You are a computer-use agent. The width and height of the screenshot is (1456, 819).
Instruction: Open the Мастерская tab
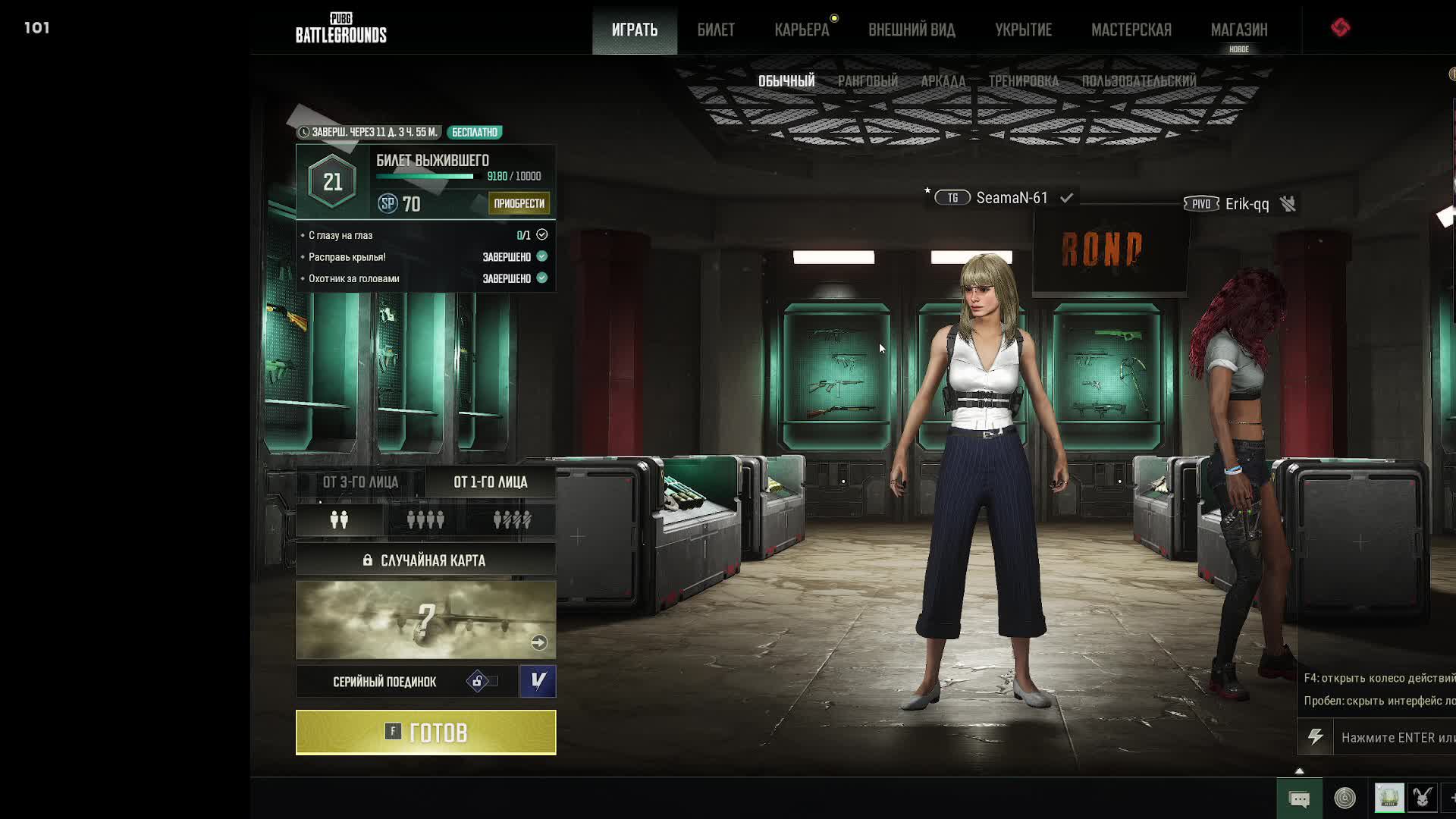click(x=1131, y=30)
